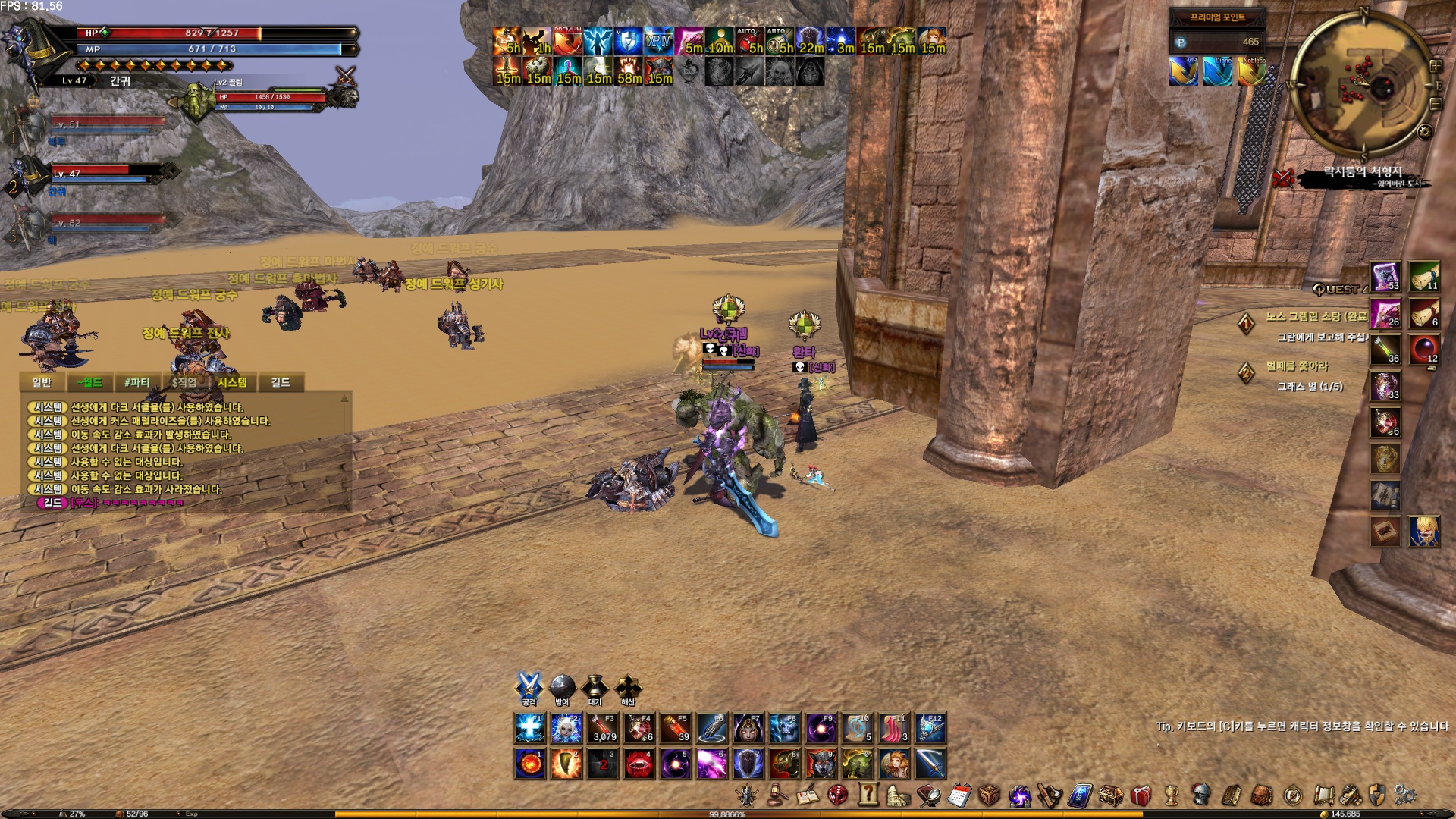
Task: Toggle the Diane premium benefit button
Action: [x=1217, y=72]
